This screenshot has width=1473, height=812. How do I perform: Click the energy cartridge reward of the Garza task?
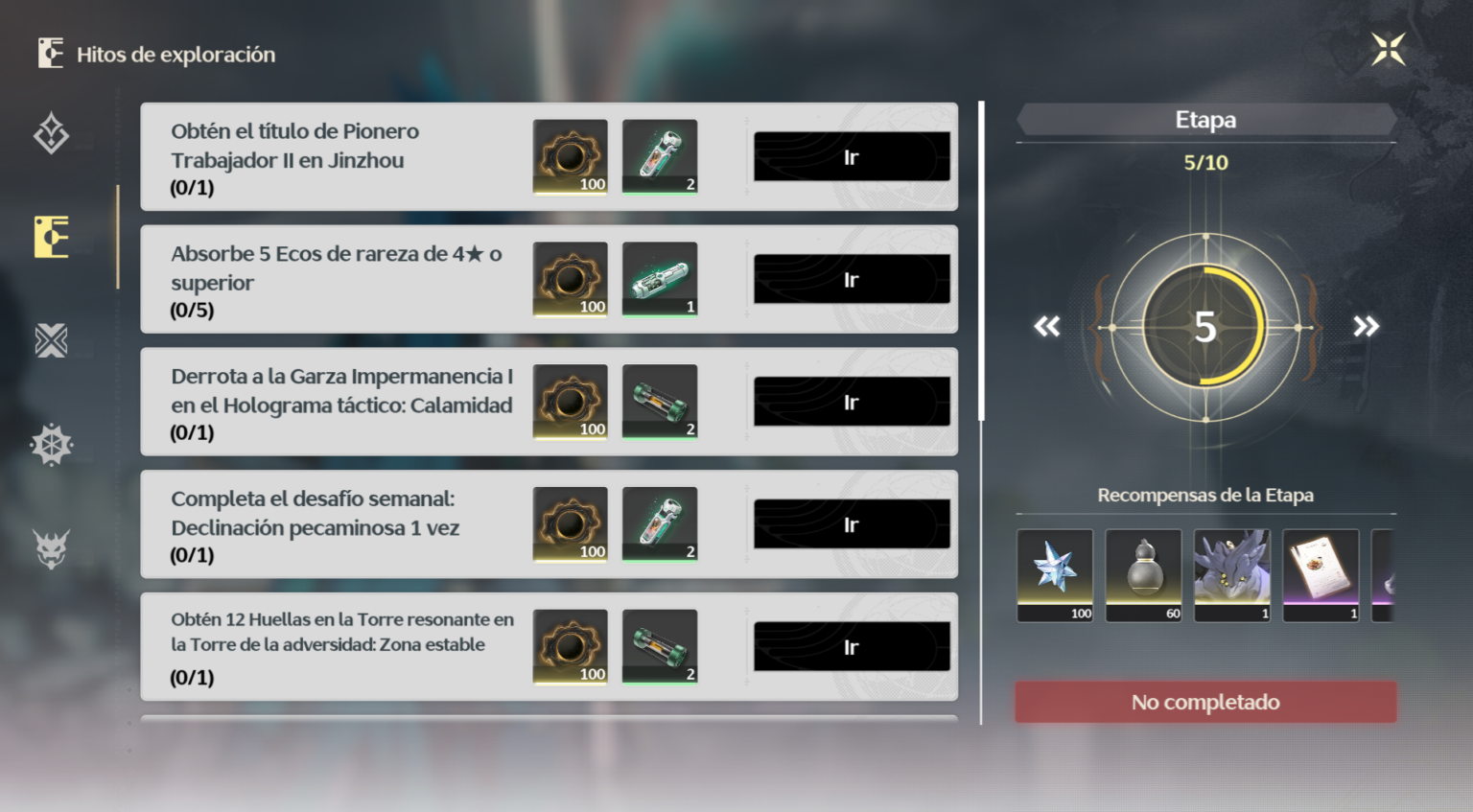pyautogui.click(x=660, y=401)
